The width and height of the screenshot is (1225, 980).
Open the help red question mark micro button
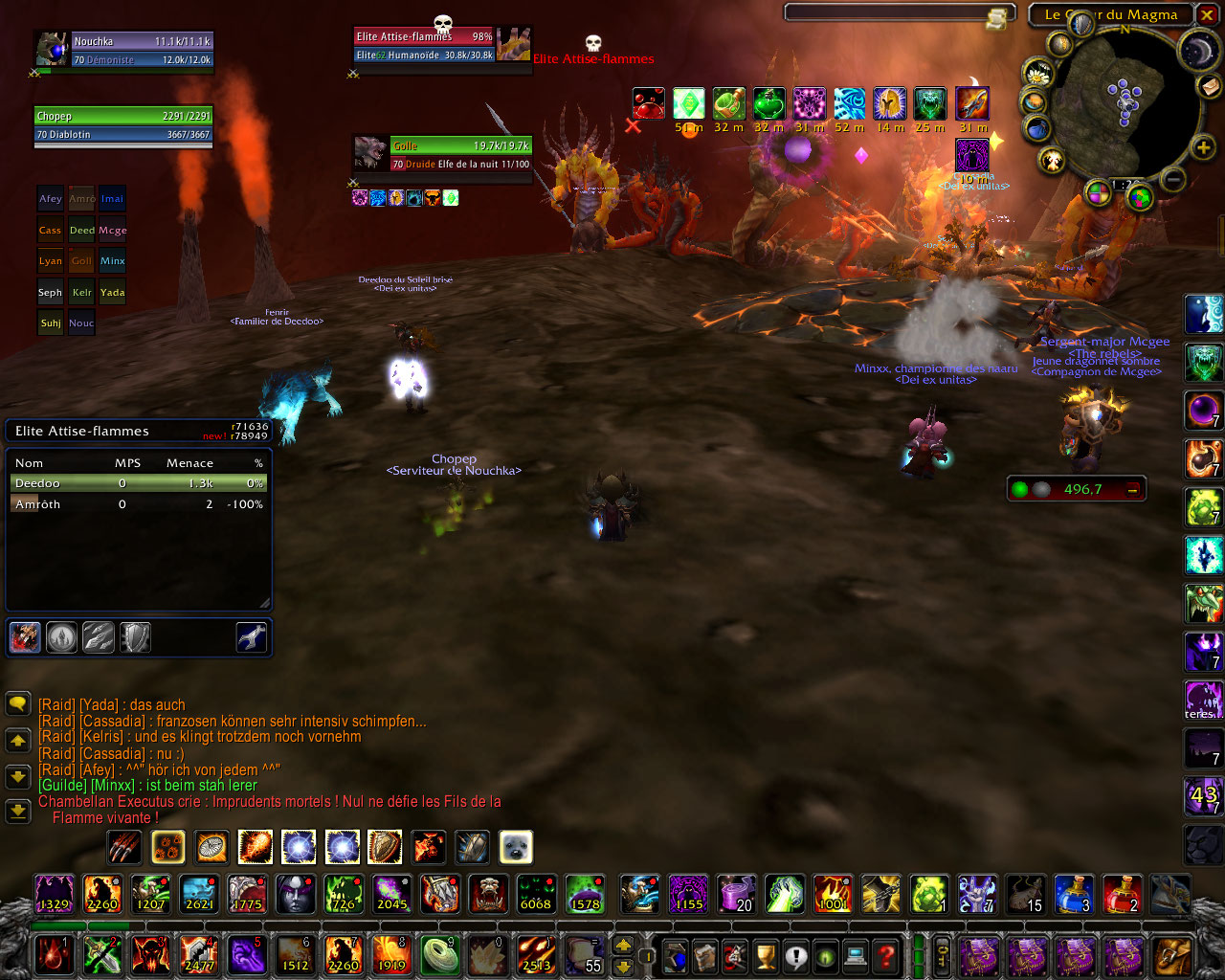[887, 955]
